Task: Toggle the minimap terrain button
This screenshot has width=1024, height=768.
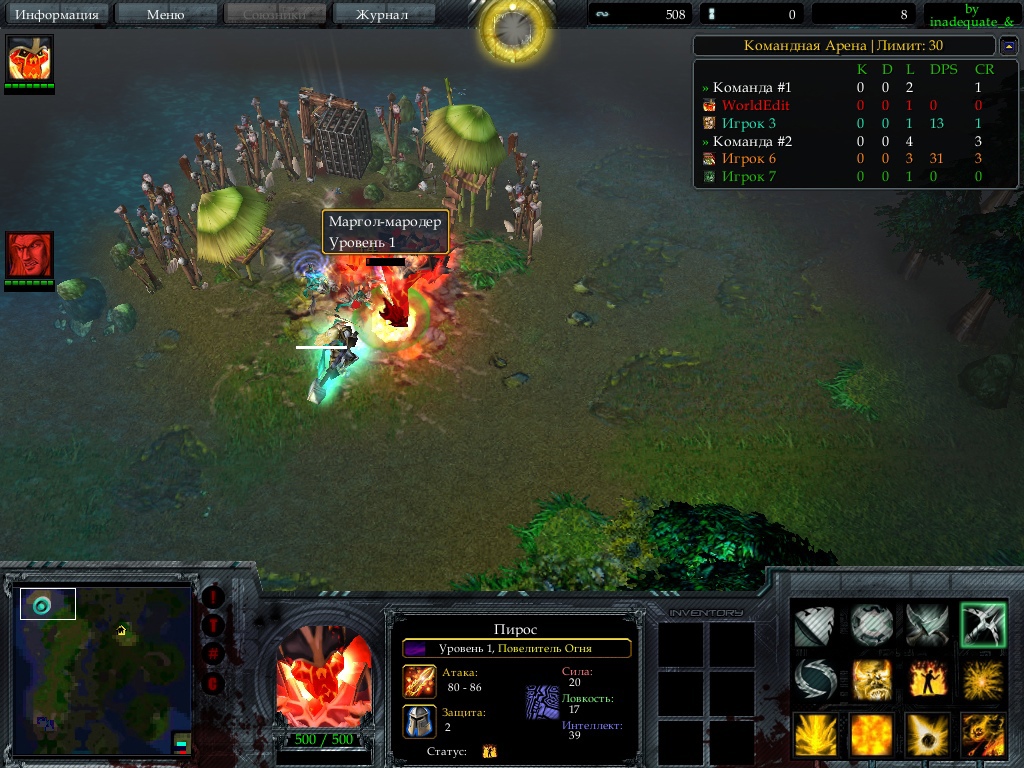Action: [x=214, y=626]
